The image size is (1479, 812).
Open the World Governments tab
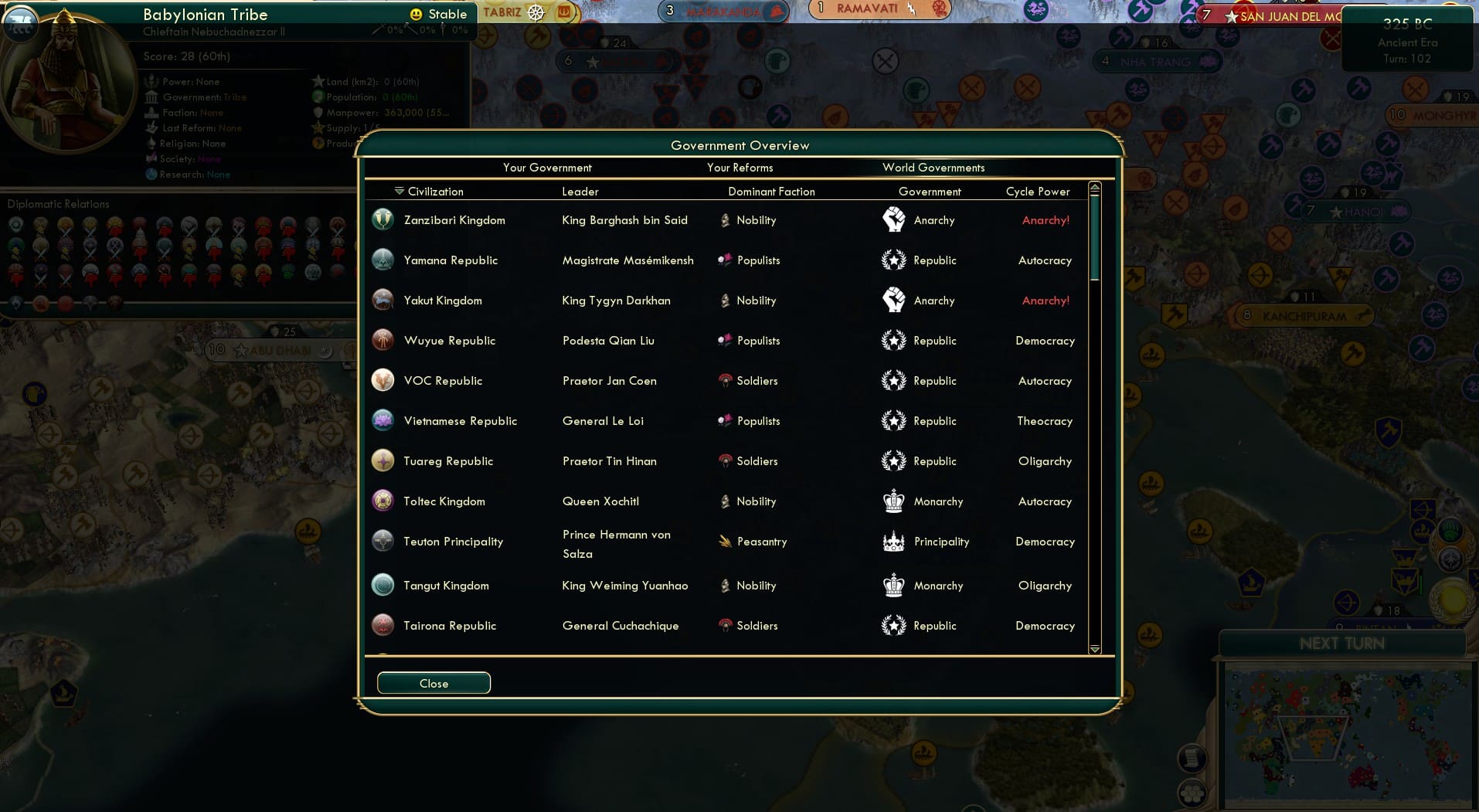(x=934, y=168)
